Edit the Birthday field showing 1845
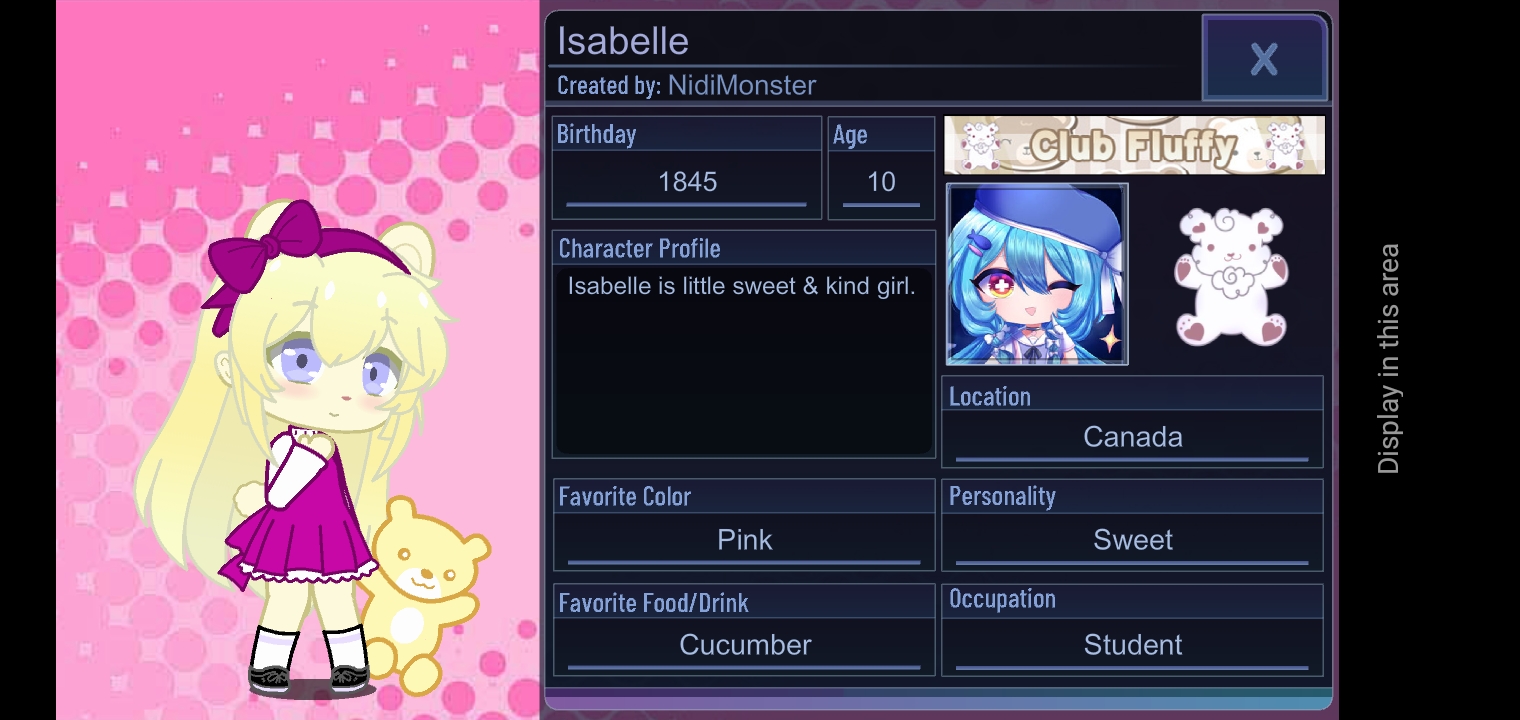 point(687,182)
